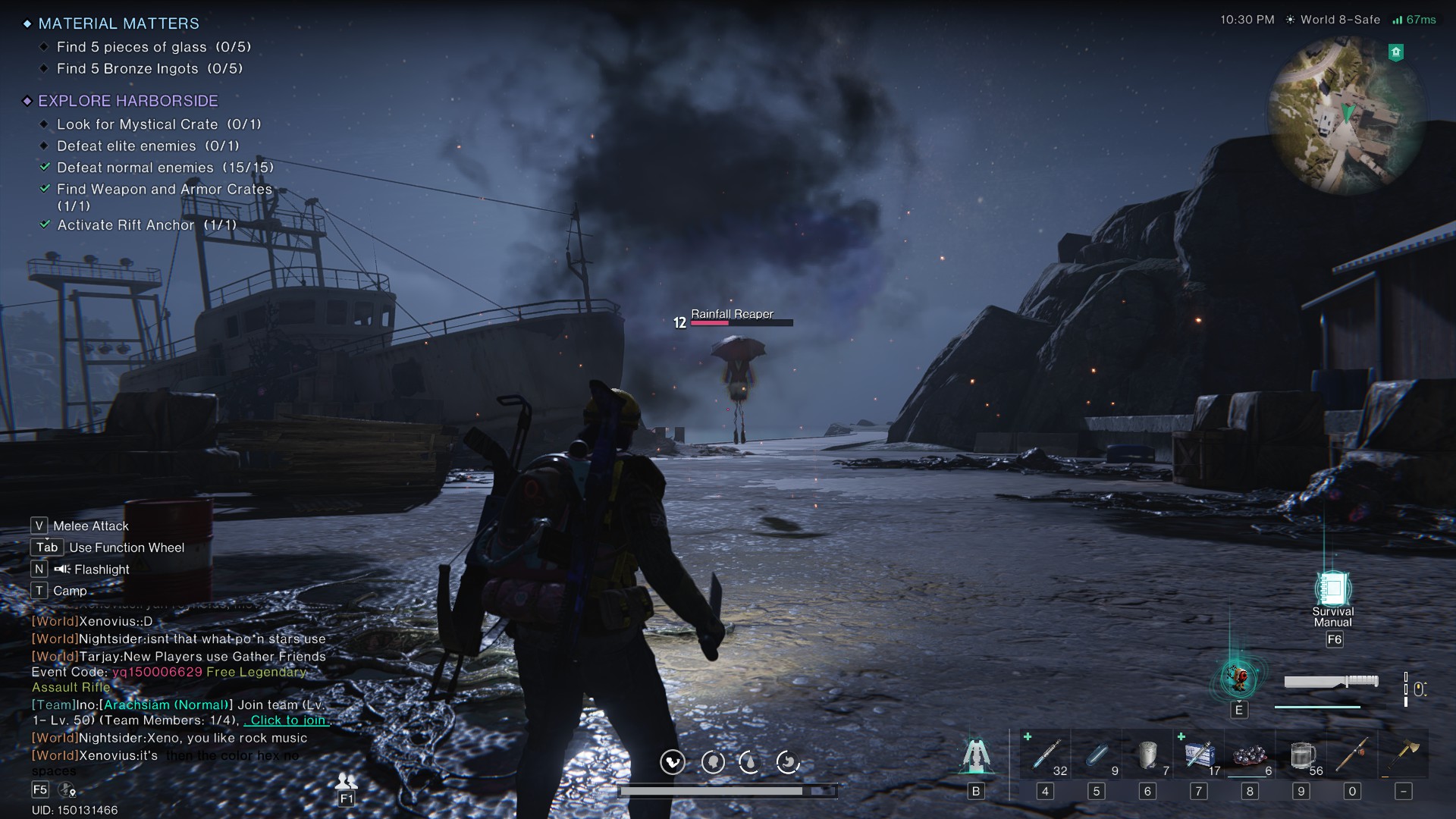Equip the fishing rod in hotbar slot 0
This screenshot has width=1456, height=819.
pyautogui.click(x=1353, y=755)
